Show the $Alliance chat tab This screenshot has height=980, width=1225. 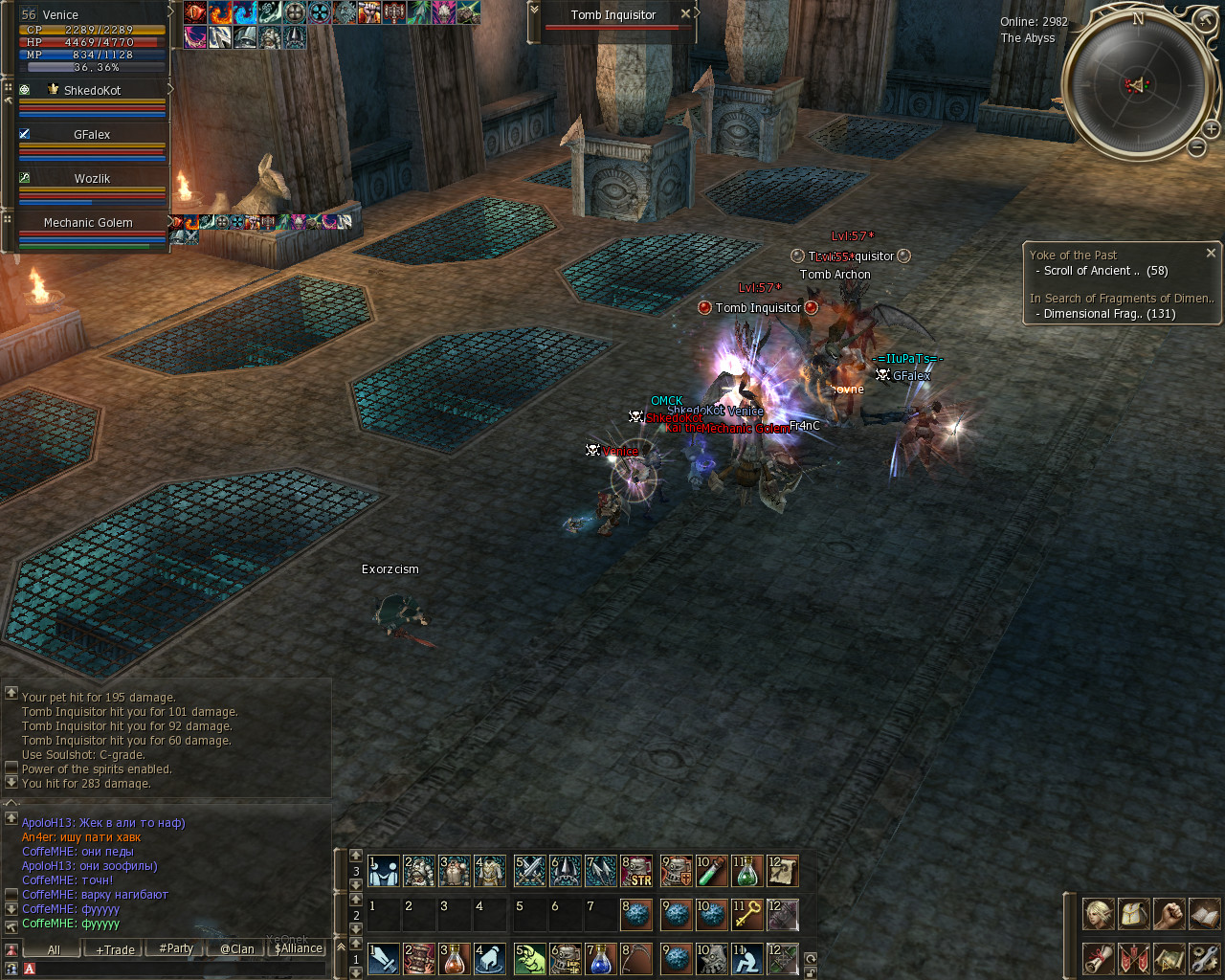[298, 948]
